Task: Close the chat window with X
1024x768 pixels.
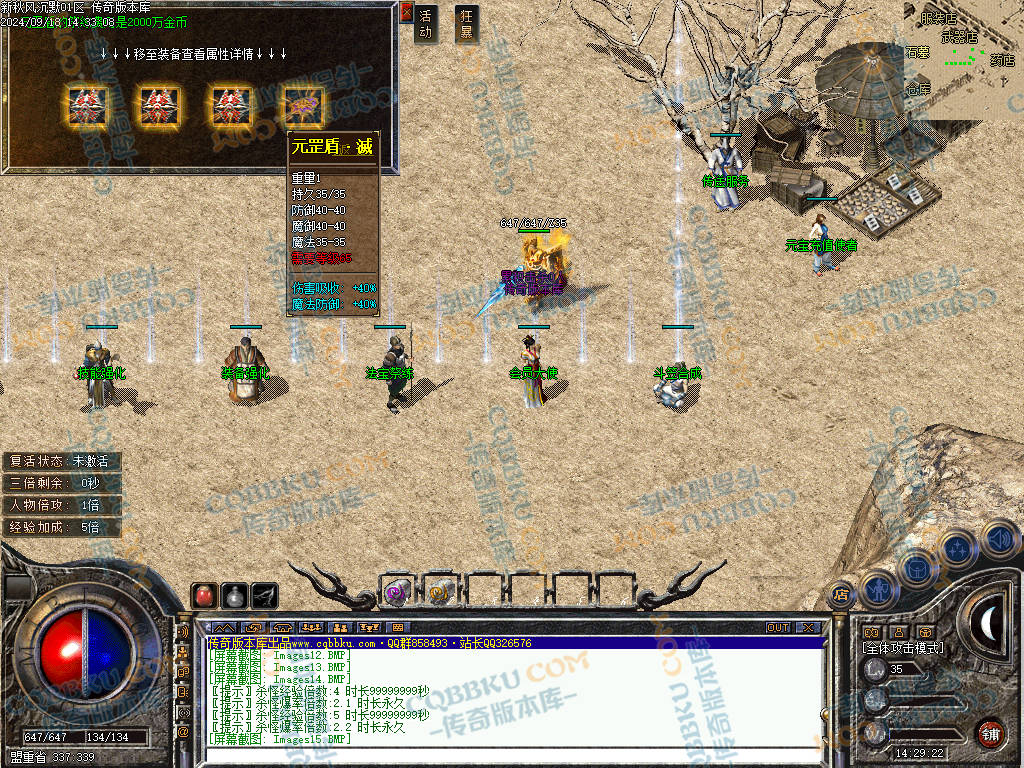Action: point(807,627)
